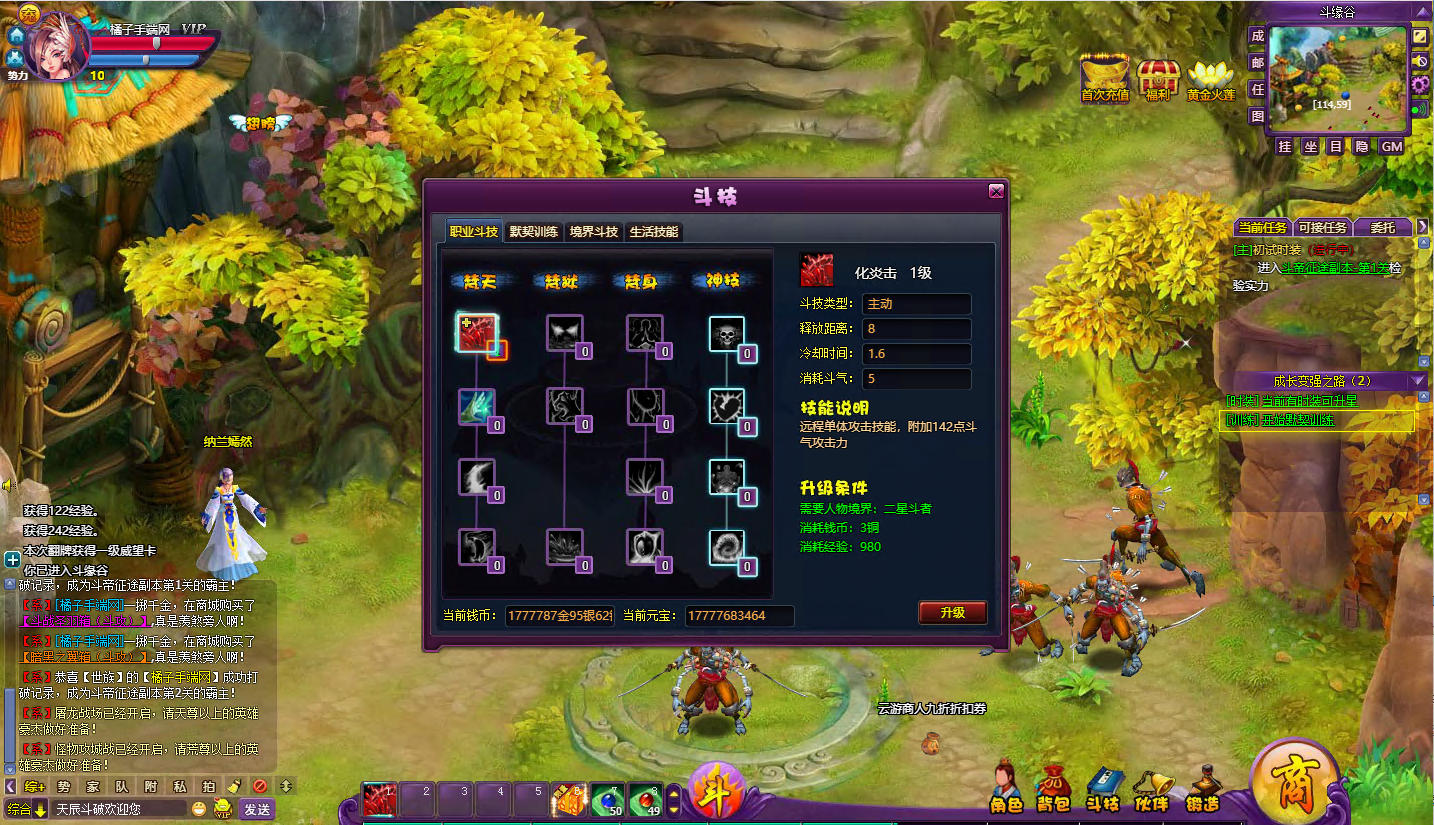Open the 首次充值 first recharge icon
1434x825 pixels.
pyautogui.click(x=1105, y=78)
